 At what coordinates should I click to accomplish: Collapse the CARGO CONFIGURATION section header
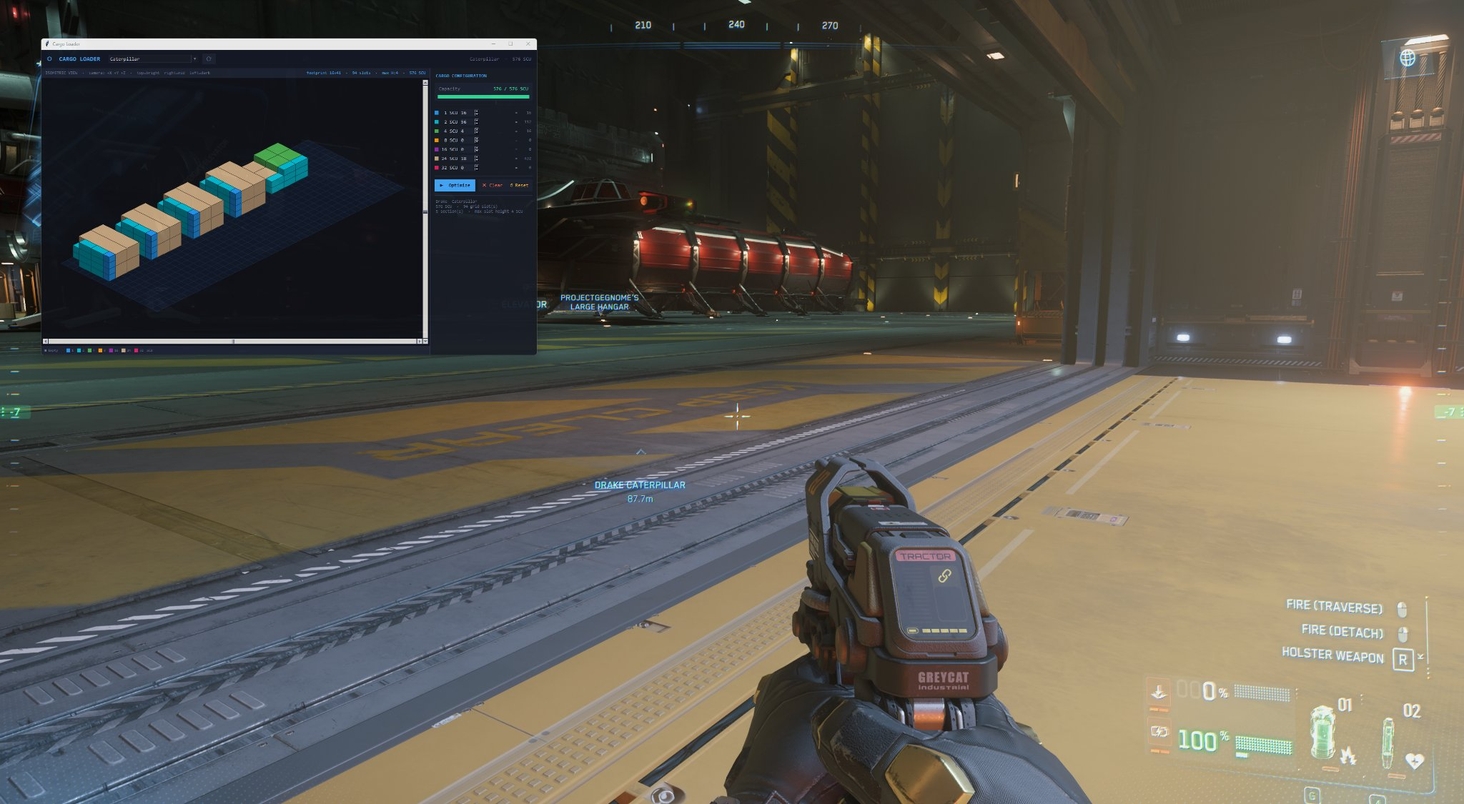(x=460, y=75)
